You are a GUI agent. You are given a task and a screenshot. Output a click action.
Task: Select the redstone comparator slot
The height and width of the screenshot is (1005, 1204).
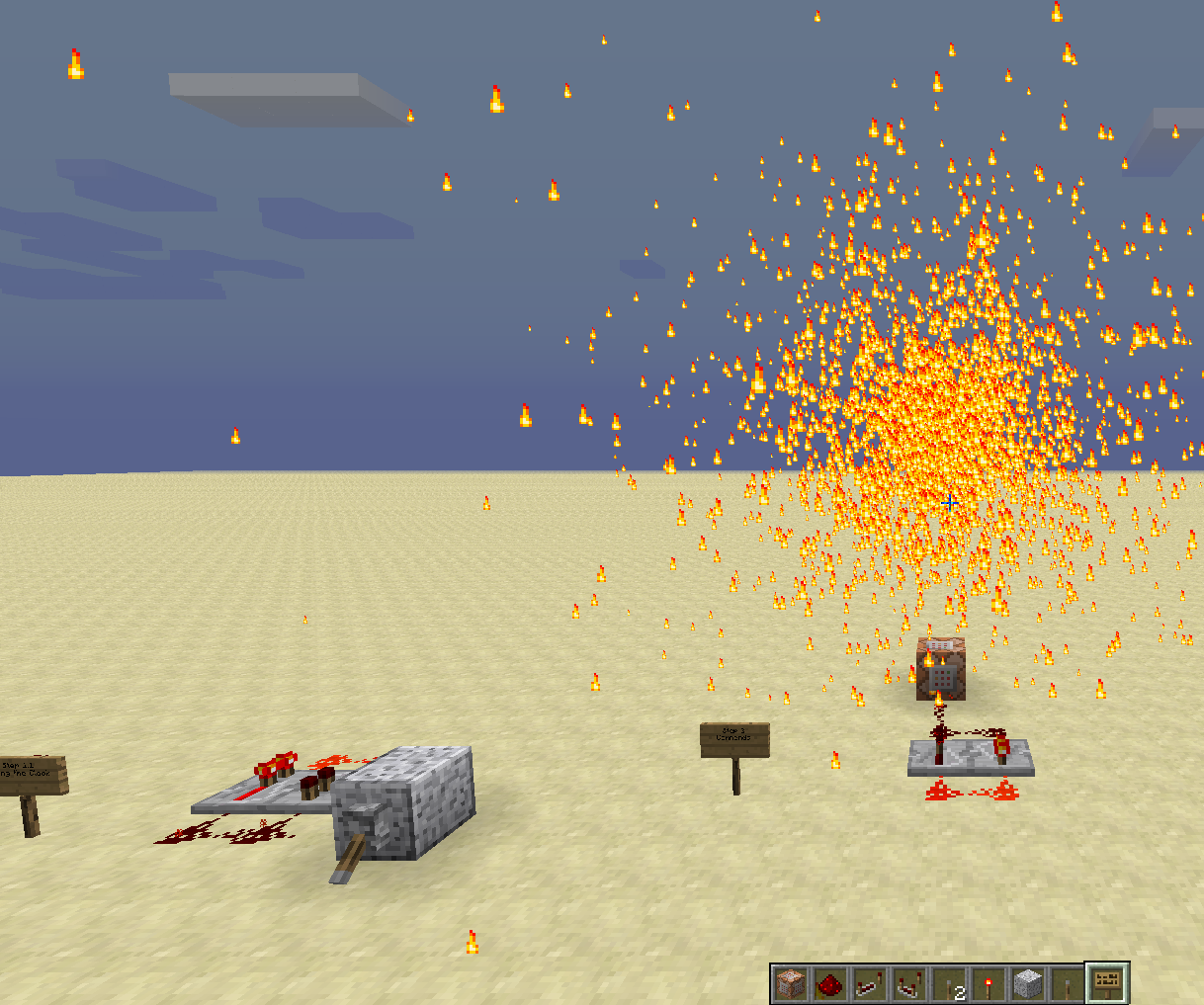click(909, 984)
